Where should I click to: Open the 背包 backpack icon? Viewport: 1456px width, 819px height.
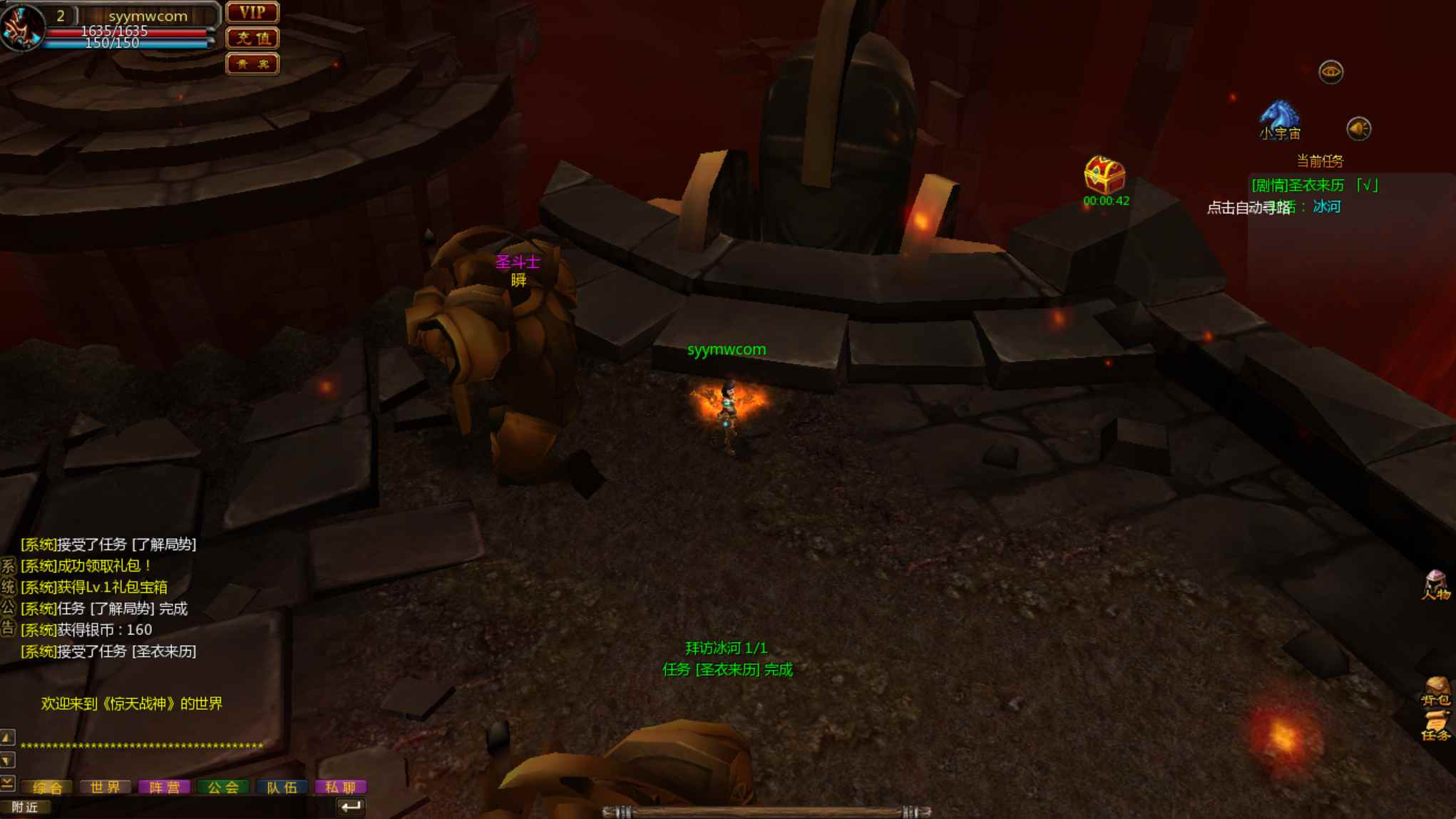click(1436, 691)
